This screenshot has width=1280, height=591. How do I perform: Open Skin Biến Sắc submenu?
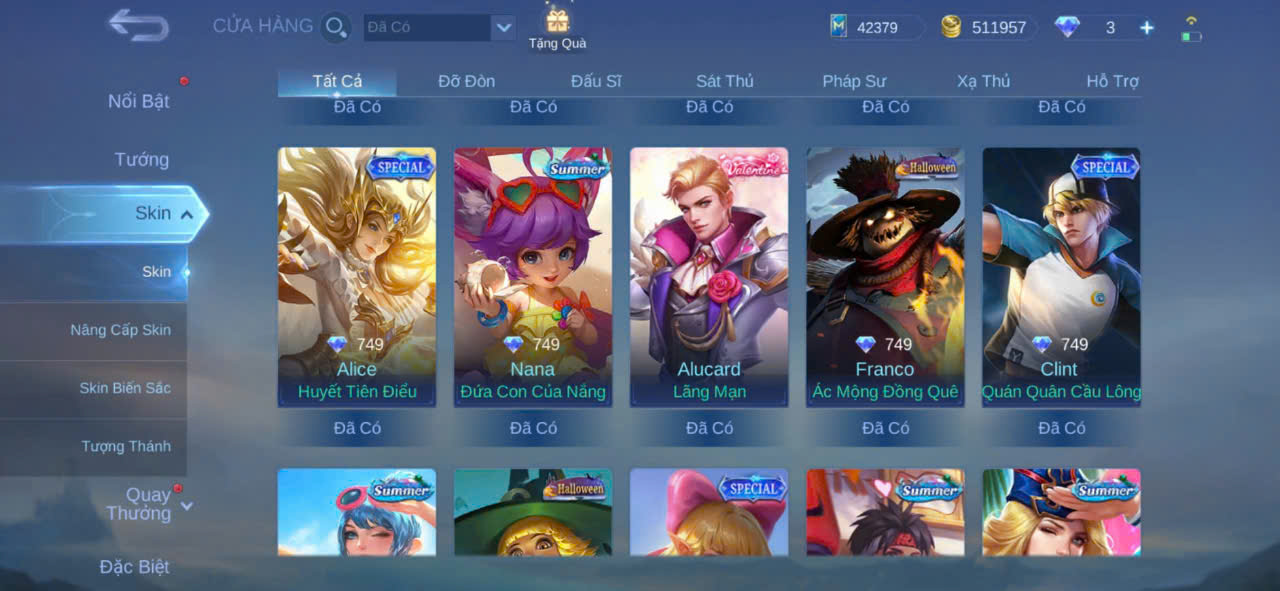point(125,388)
